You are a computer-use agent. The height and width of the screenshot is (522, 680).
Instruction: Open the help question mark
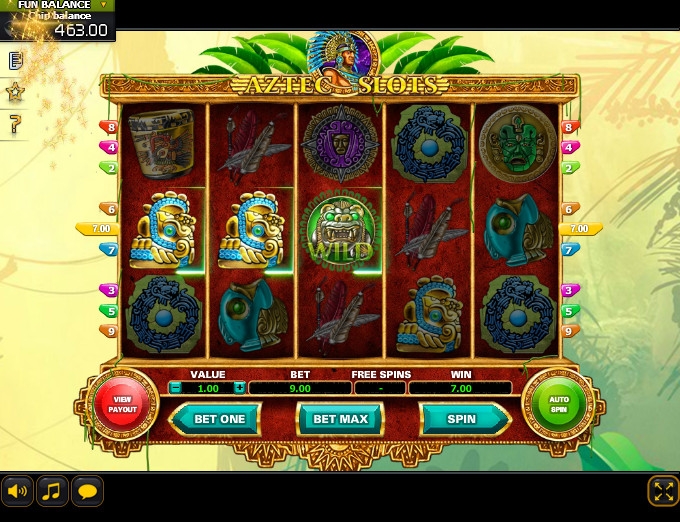click(15, 125)
